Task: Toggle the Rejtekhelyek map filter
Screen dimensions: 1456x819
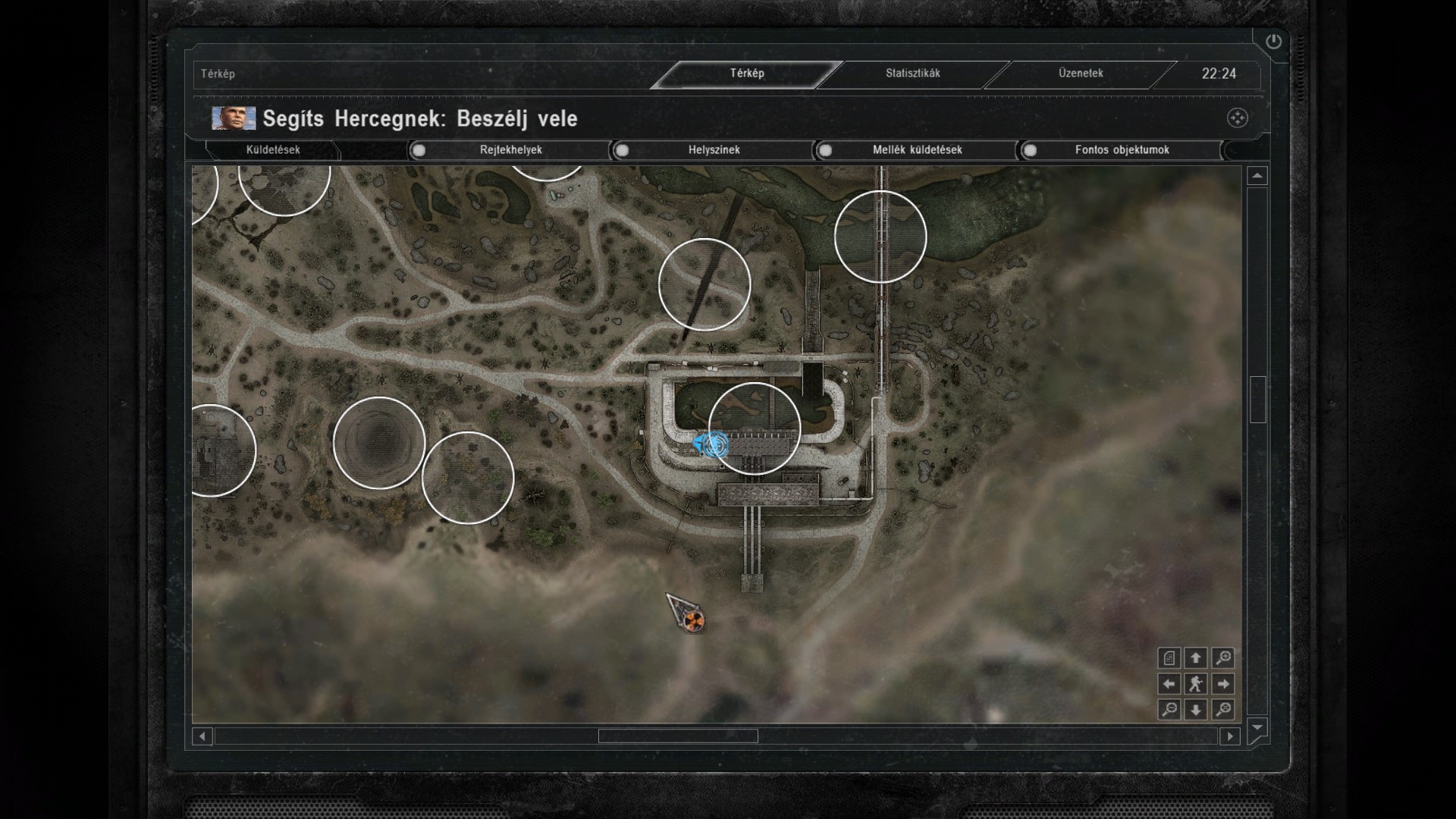Action: (419, 150)
